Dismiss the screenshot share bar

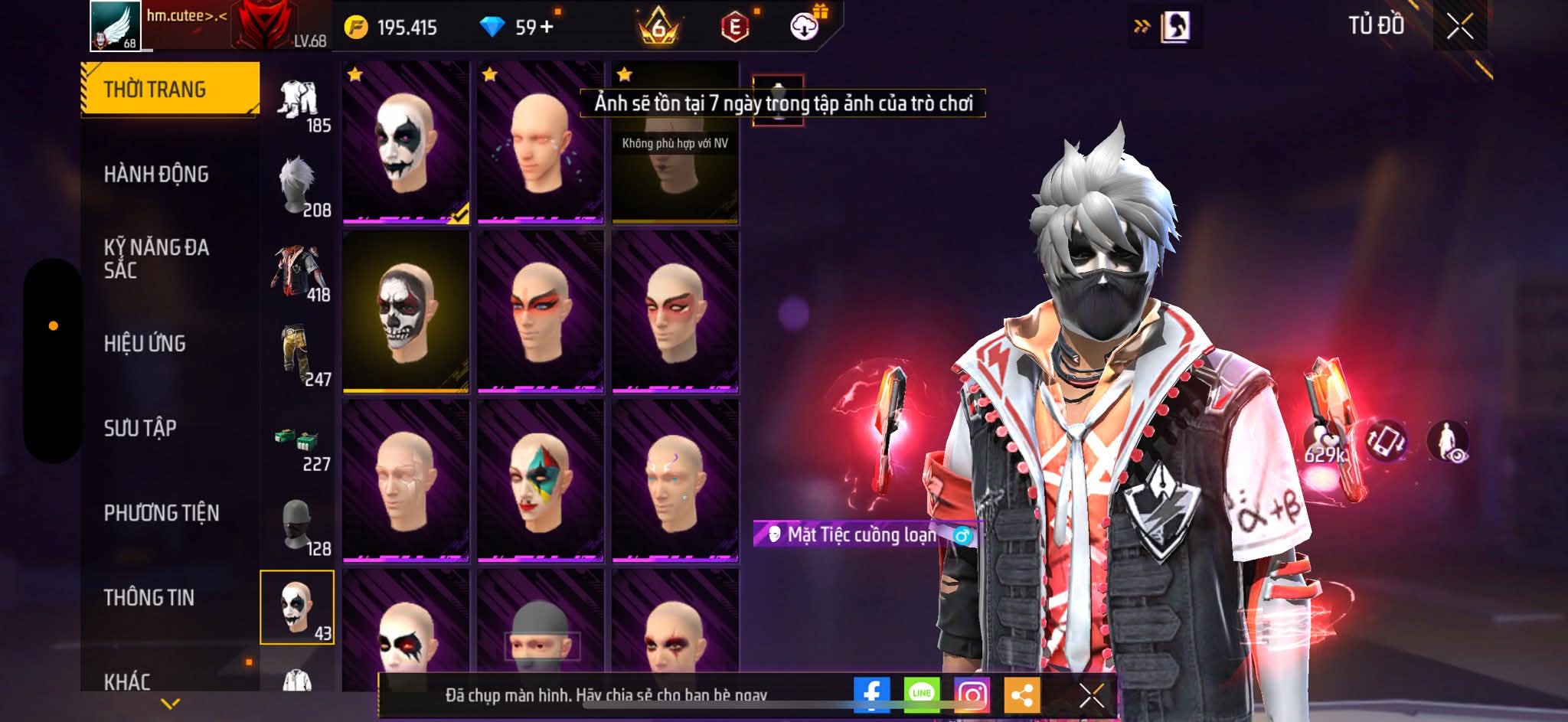(x=1091, y=695)
